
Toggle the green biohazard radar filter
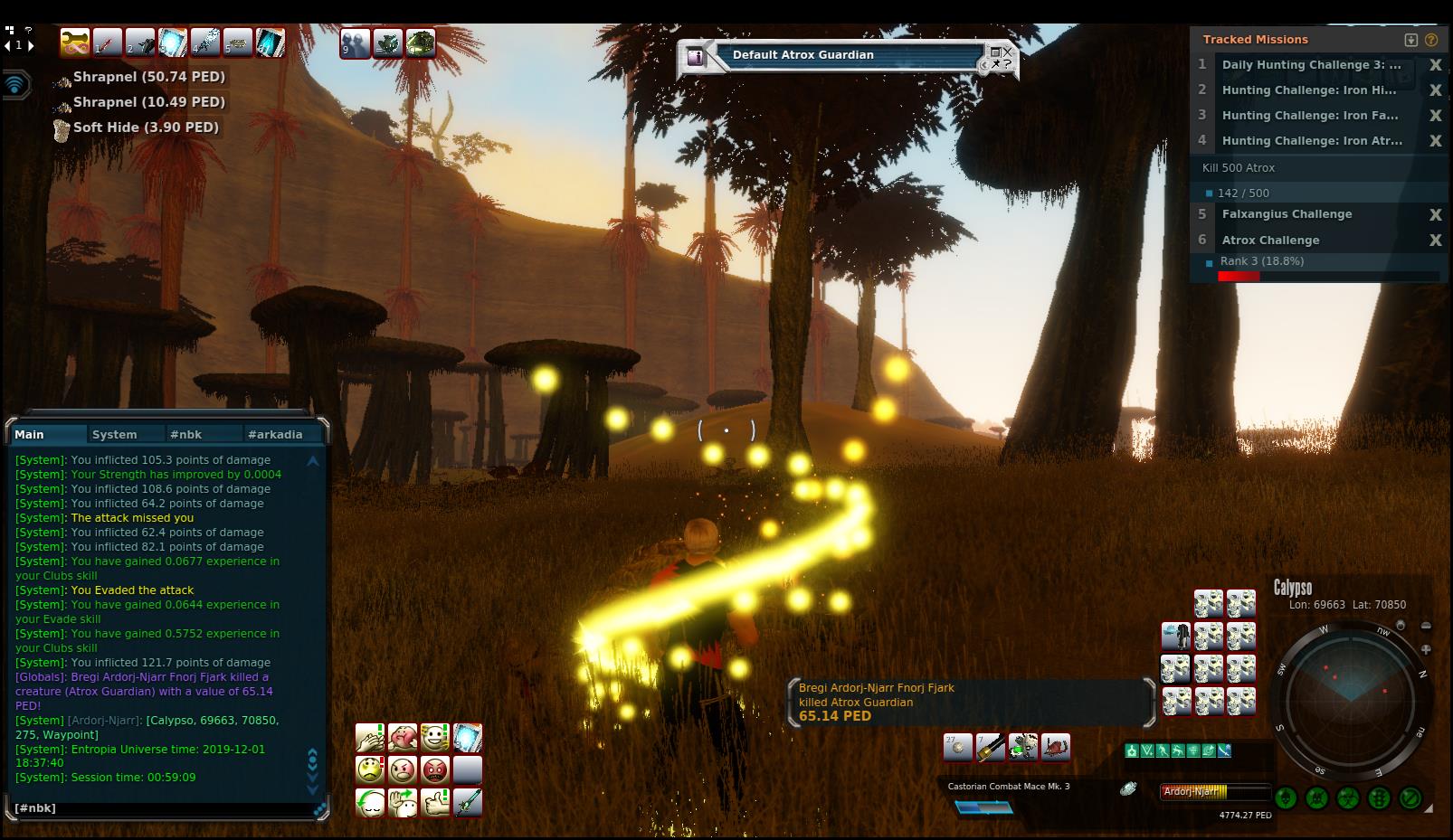1348,798
